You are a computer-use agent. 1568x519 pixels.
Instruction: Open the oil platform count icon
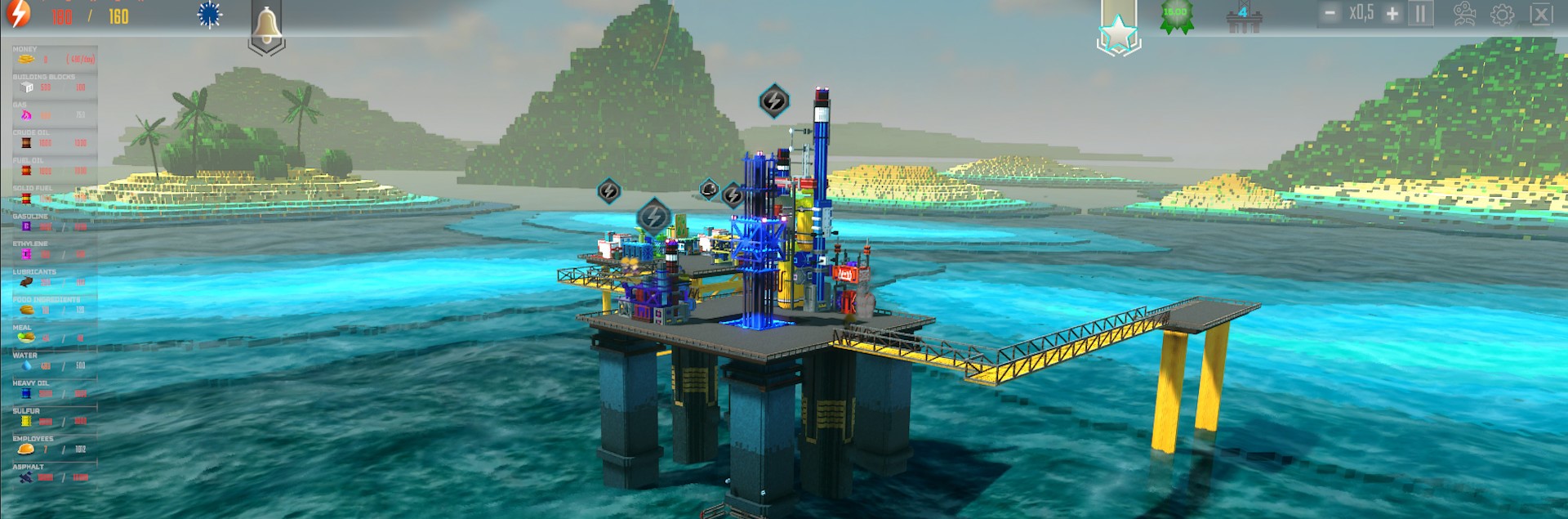(x=1244, y=17)
